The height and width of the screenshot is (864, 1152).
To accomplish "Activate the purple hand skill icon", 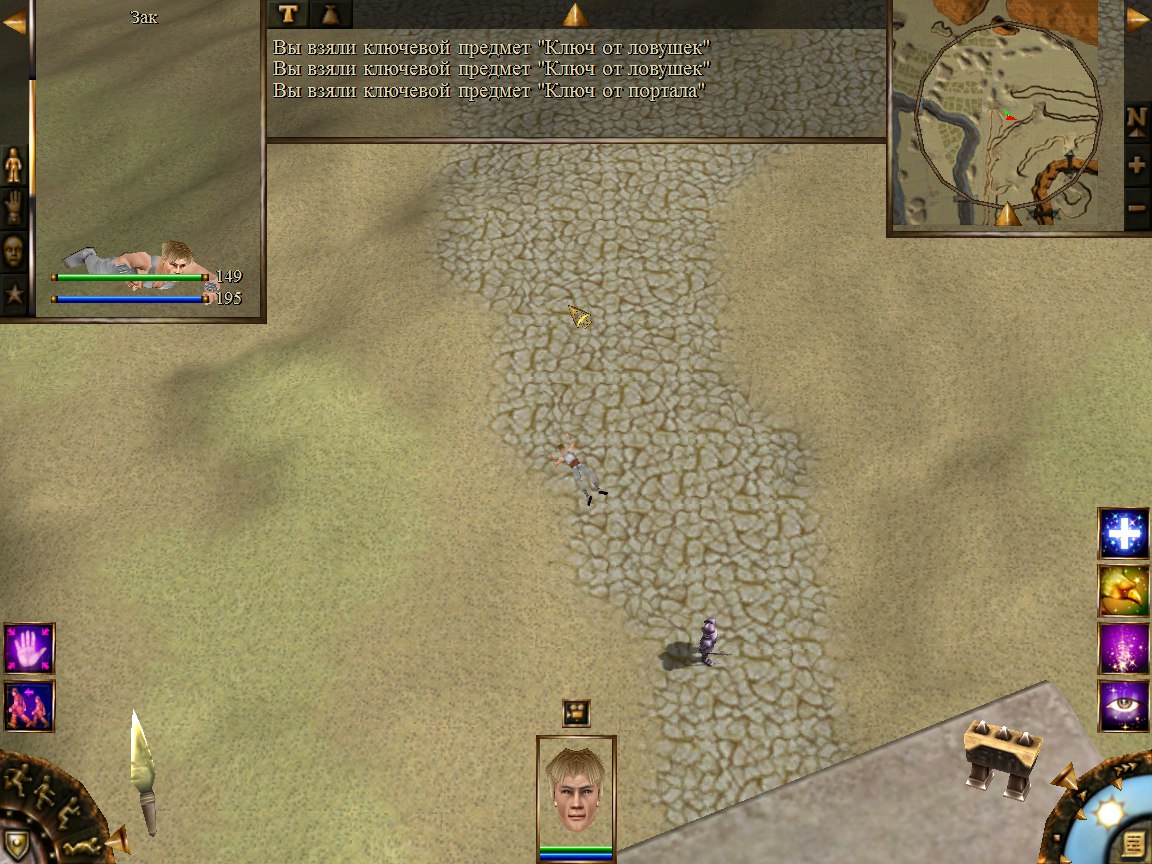I will point(29,649).
